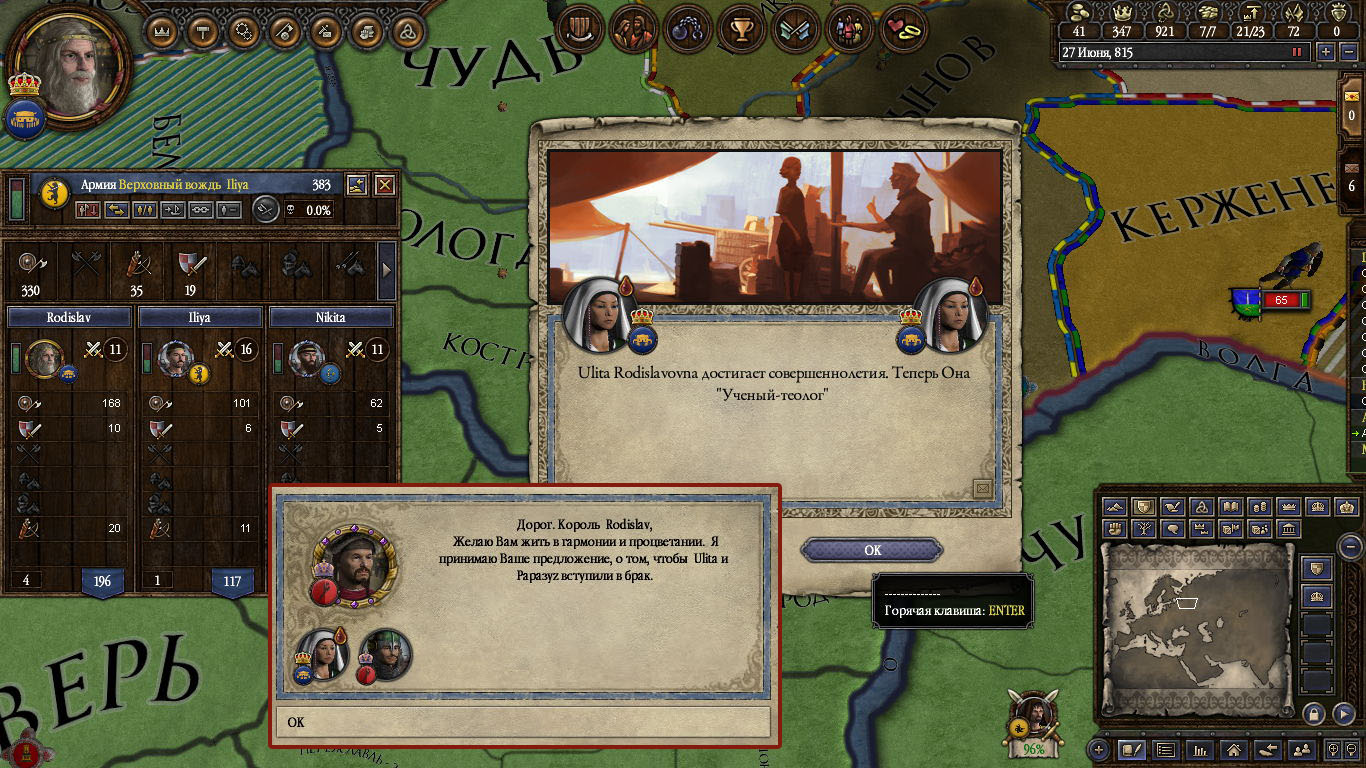Screen dimensions: 1366x768
Task: Increase game speed with the plus button
Action: [x=1326, y=52]
